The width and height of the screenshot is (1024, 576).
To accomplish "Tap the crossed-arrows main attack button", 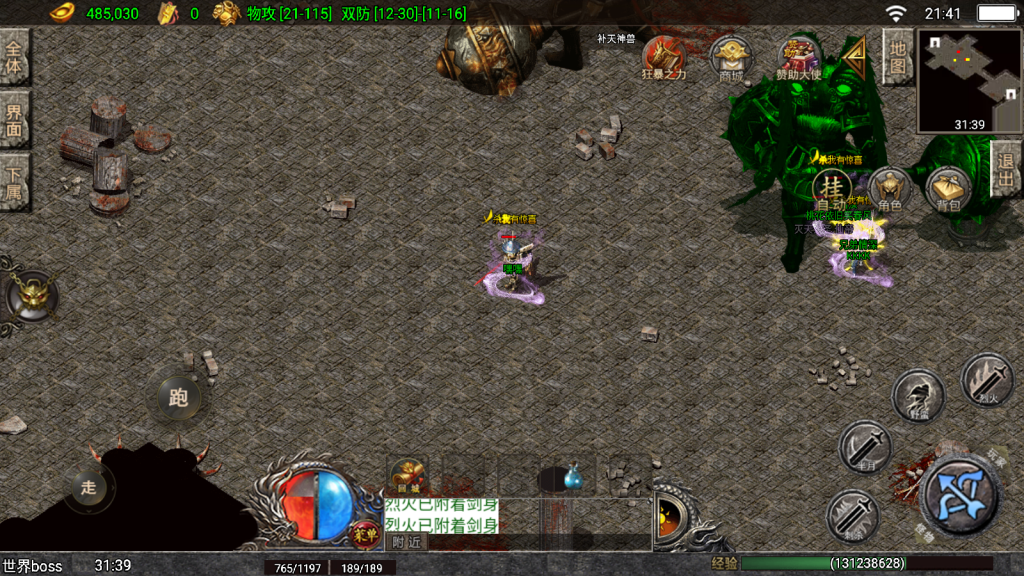I will tap(960, 494).
